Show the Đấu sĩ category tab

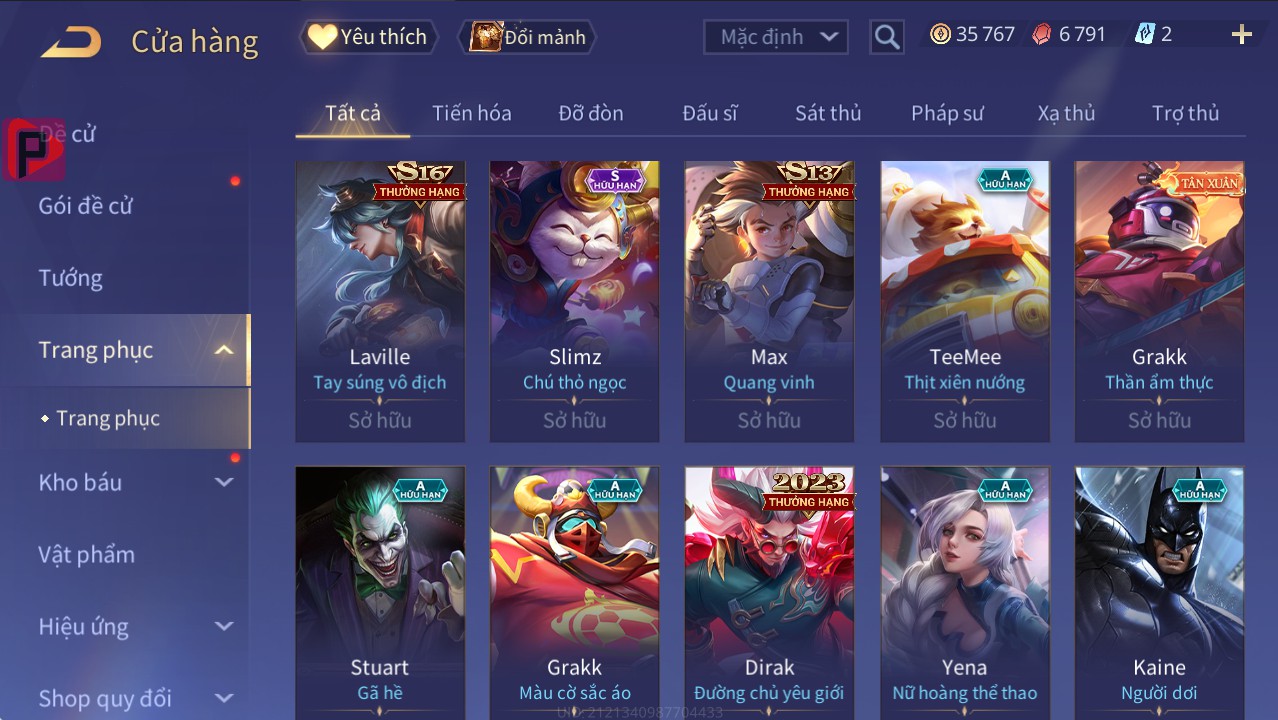pyautogui.click(x=709, y=113)
